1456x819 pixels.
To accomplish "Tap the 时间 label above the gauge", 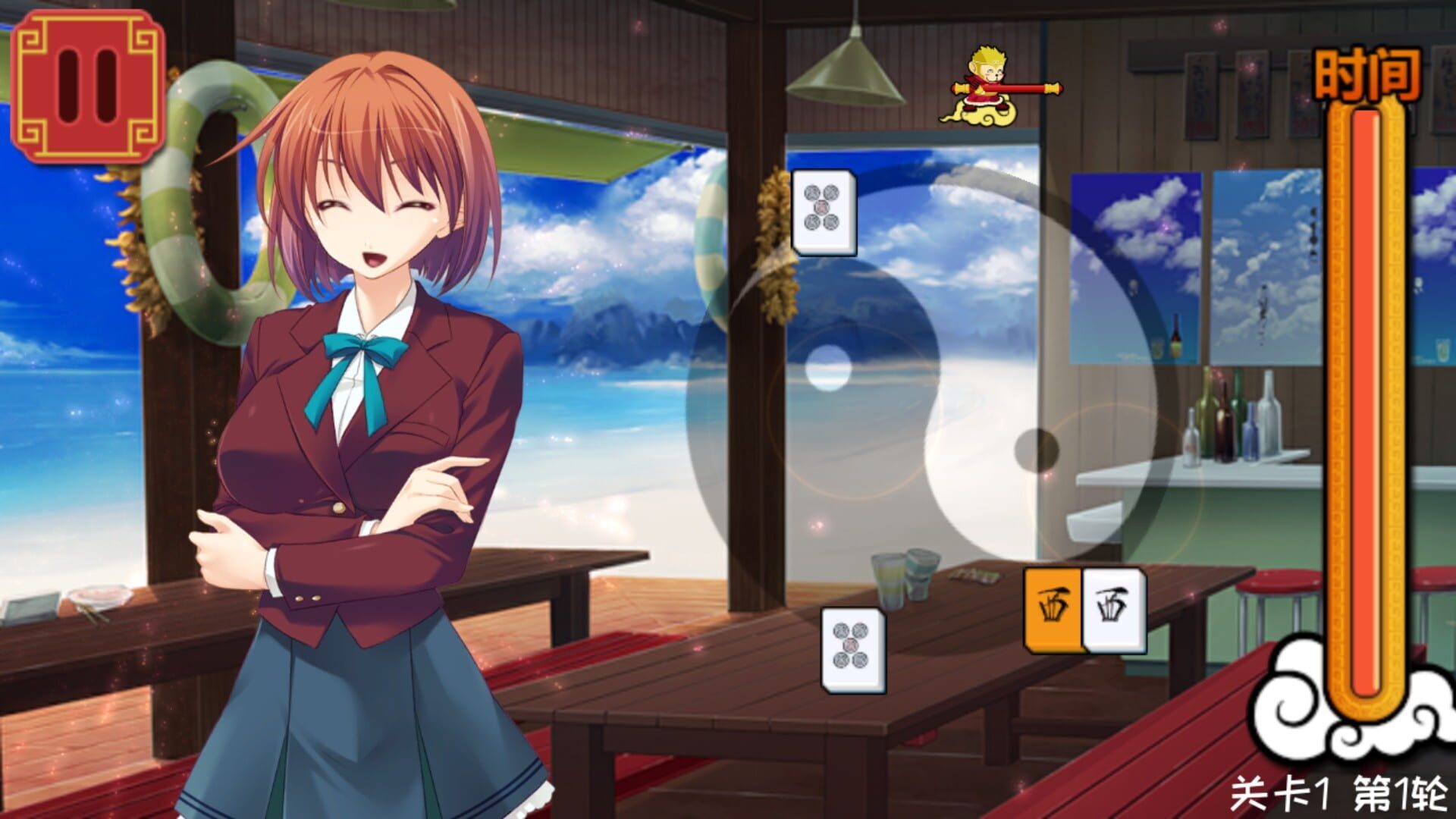I will coord(1365,72).
